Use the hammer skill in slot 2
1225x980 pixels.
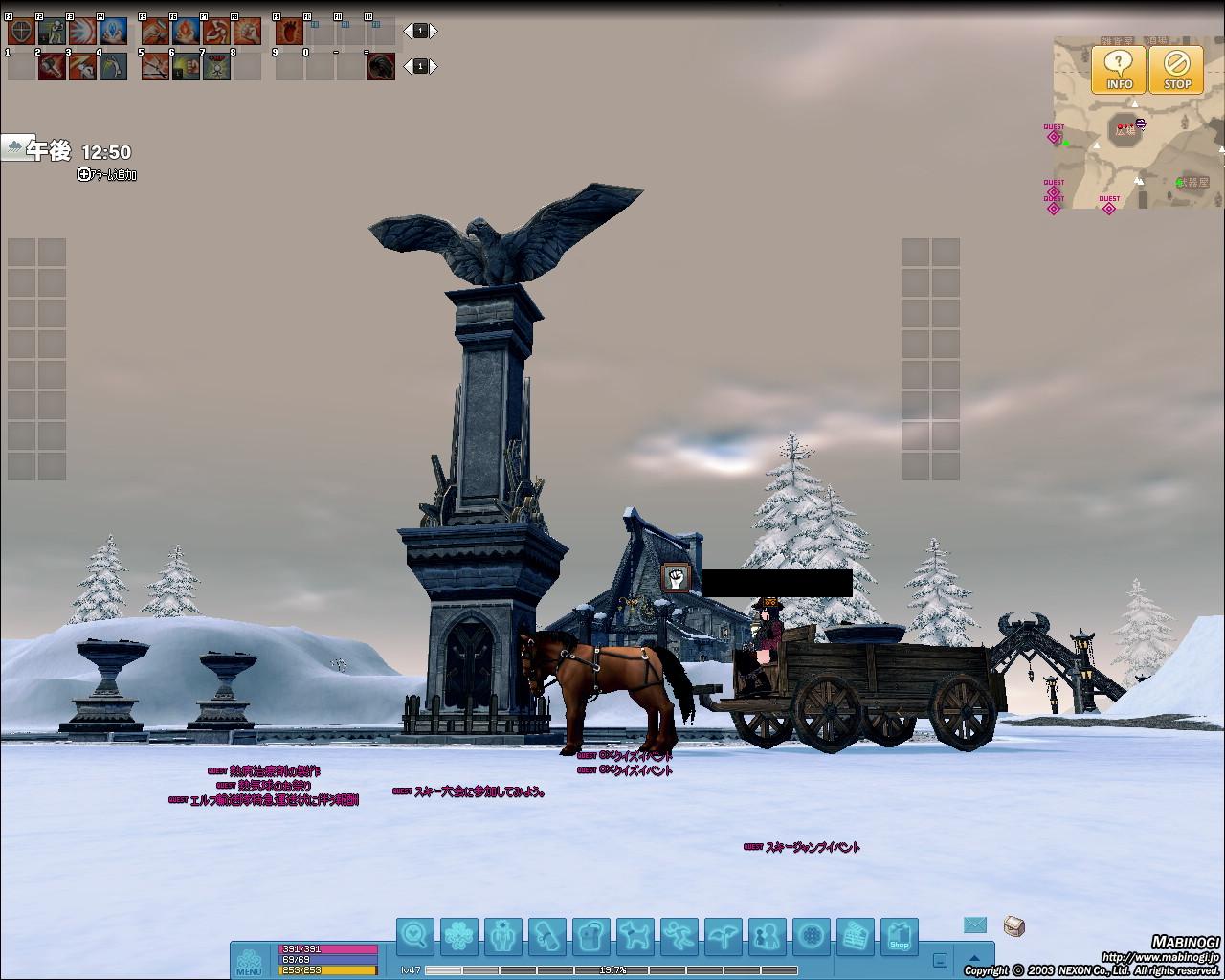pos(52,66)
